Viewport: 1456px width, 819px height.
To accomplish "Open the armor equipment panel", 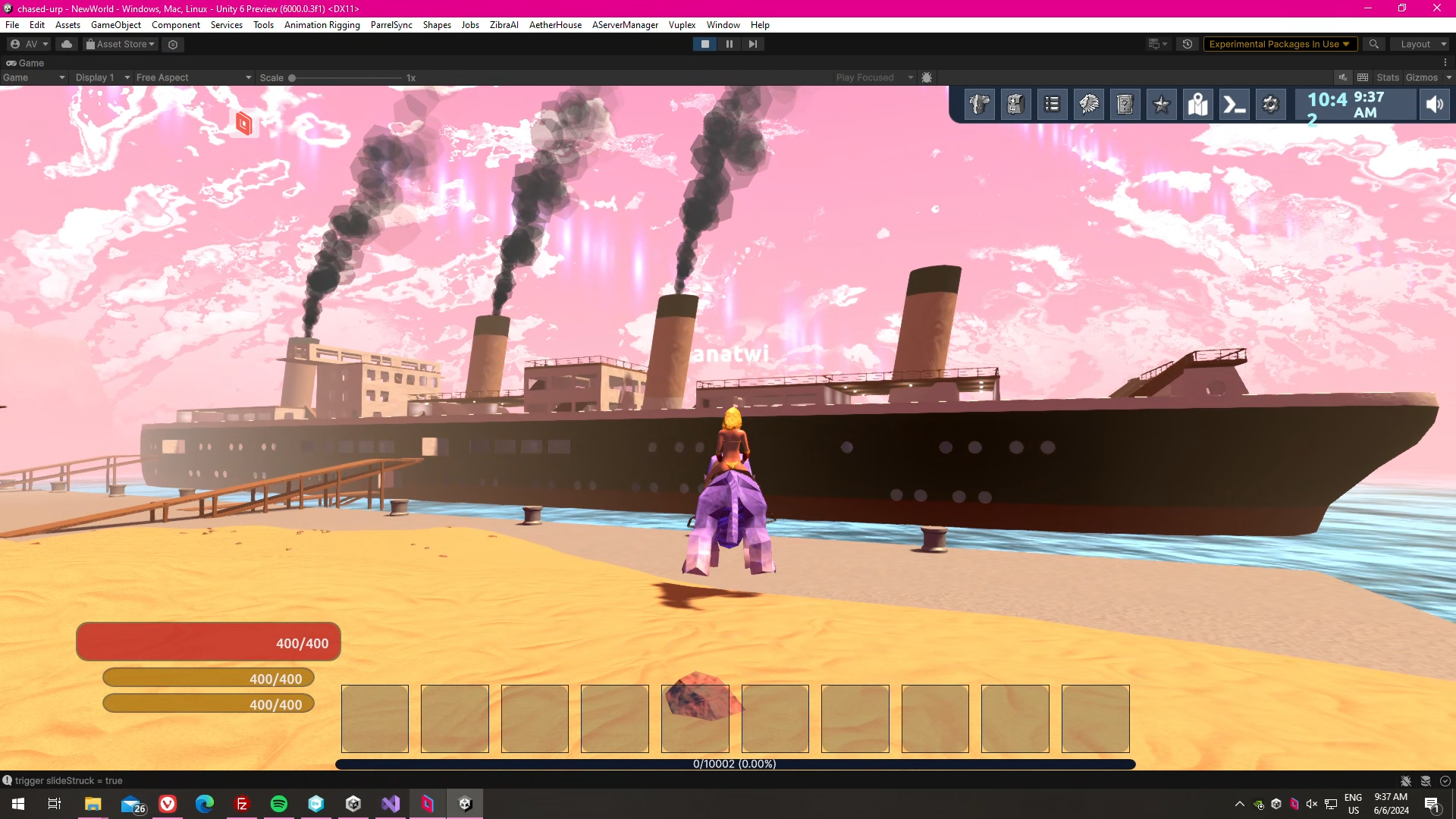I will (979, 105).
